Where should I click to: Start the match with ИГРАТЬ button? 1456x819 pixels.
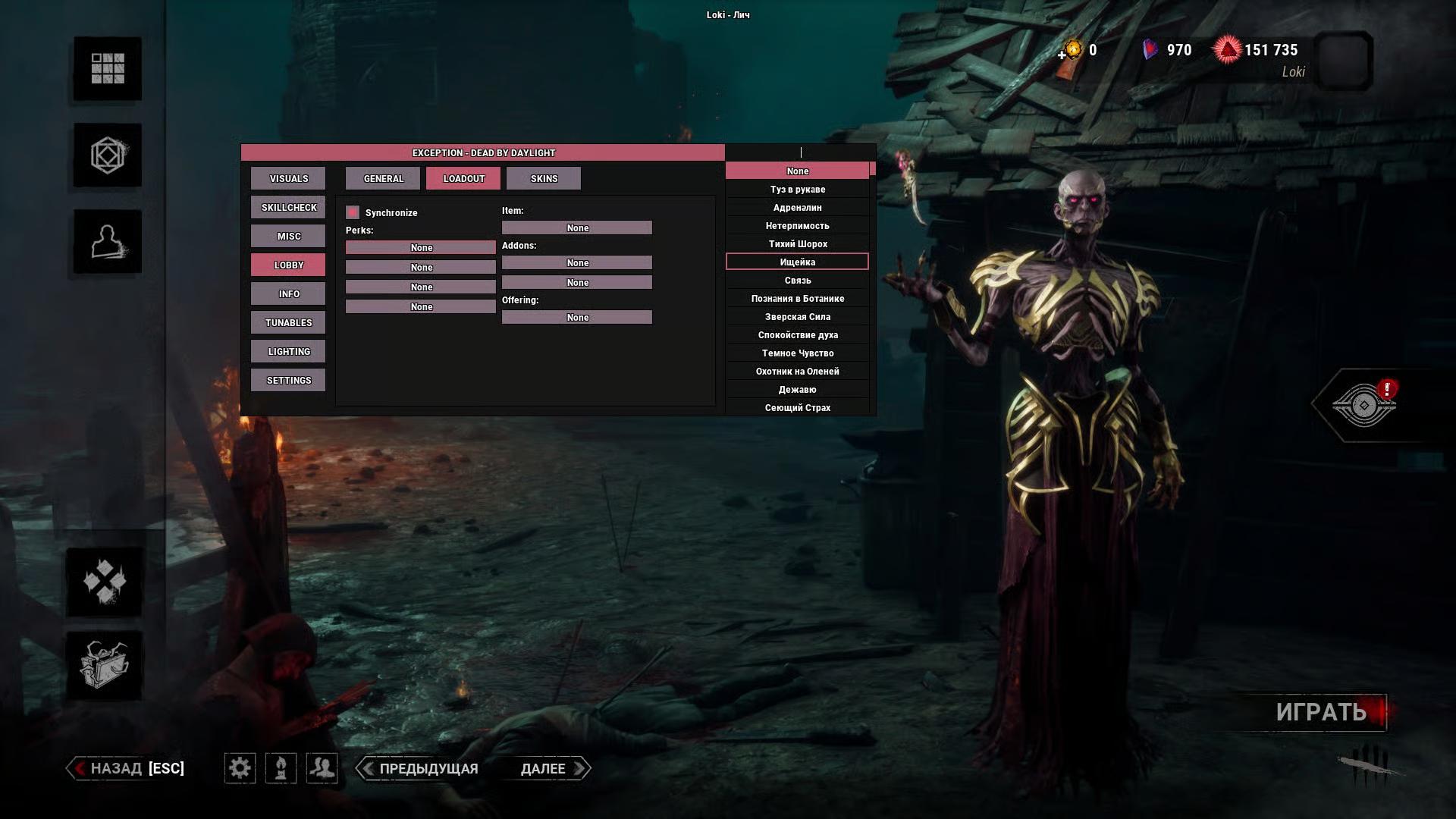1321,712
